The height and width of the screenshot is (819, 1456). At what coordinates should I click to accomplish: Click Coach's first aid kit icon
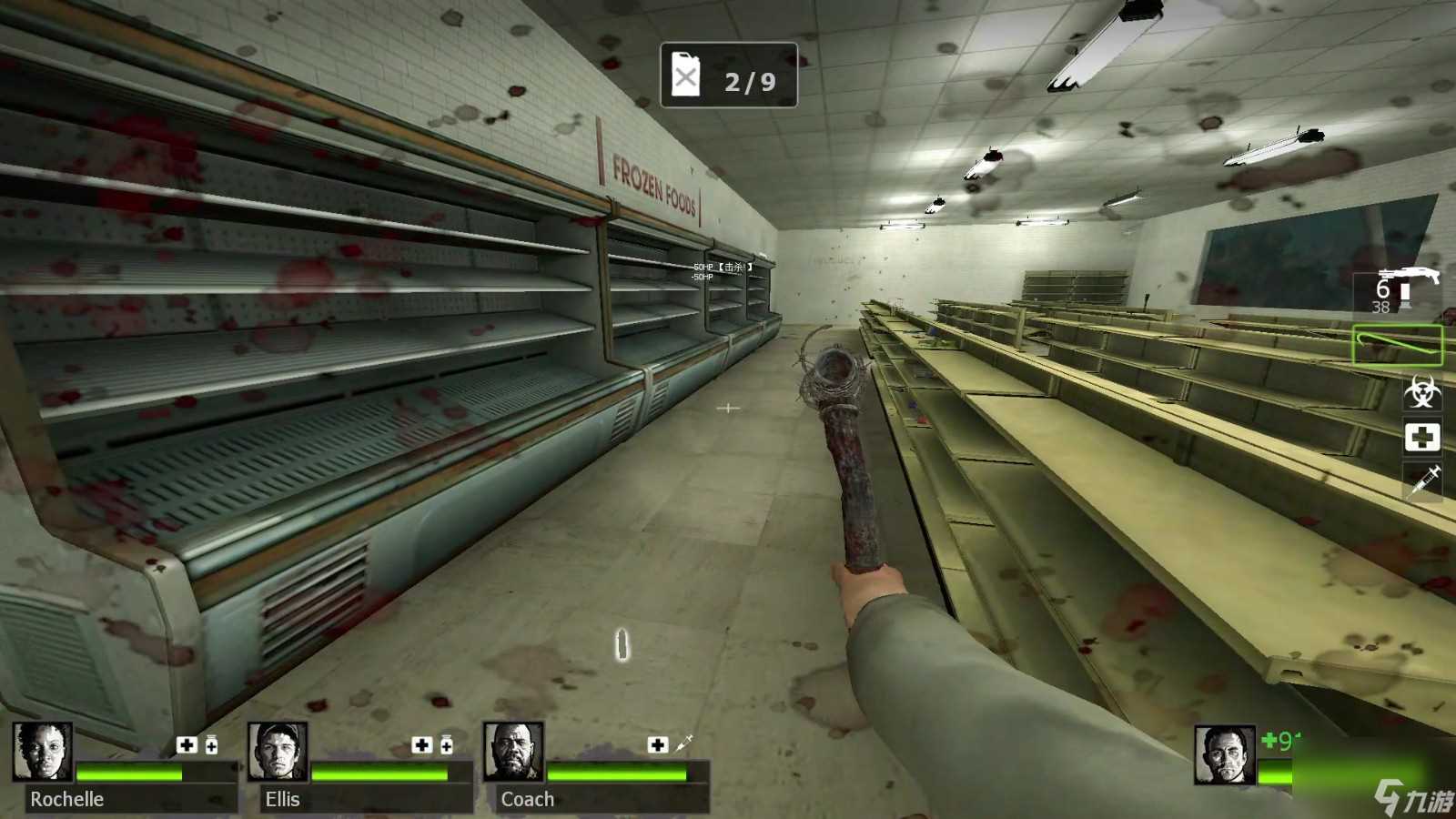tap(657, 745)
